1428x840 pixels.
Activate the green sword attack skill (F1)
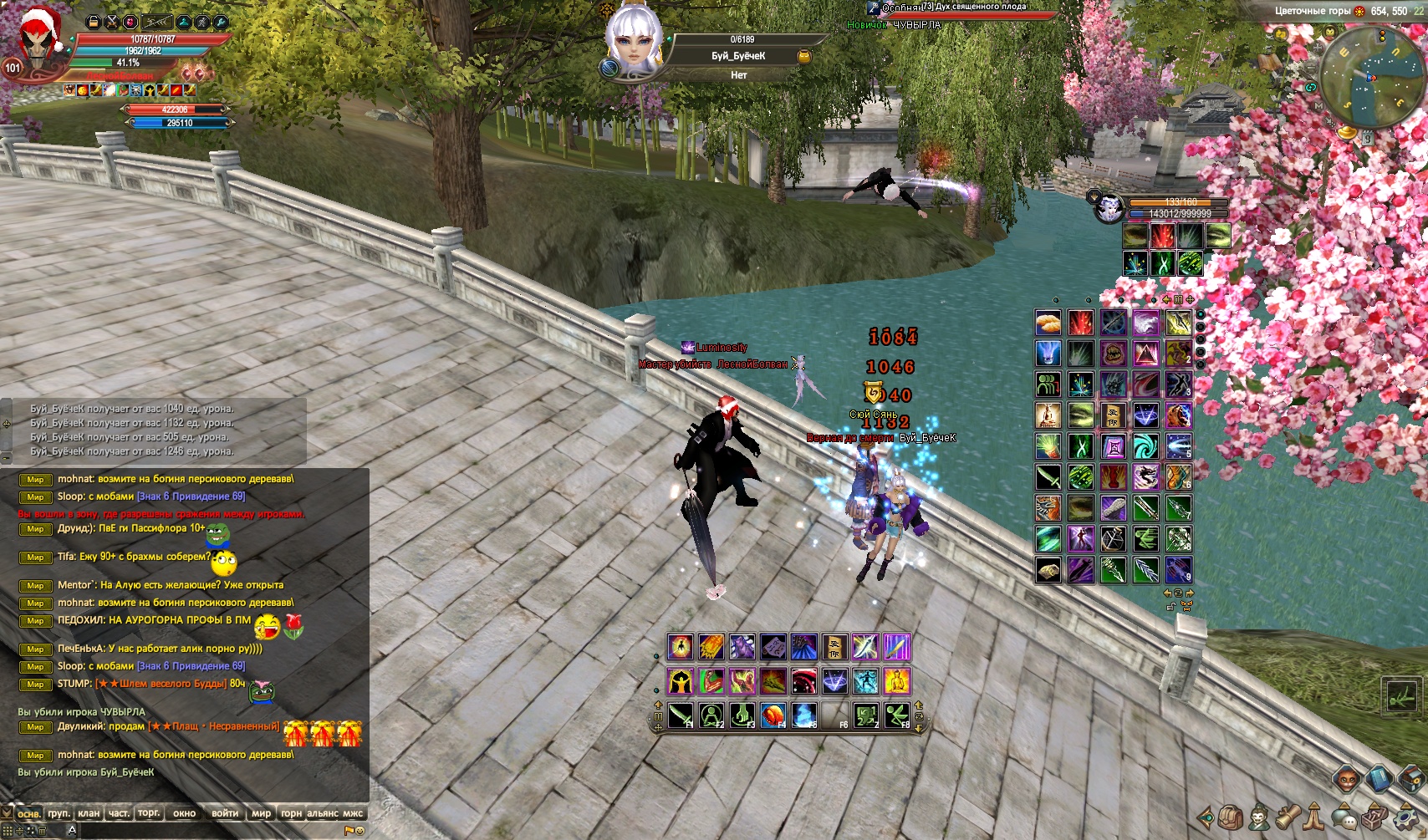click(x=681, y=715)
